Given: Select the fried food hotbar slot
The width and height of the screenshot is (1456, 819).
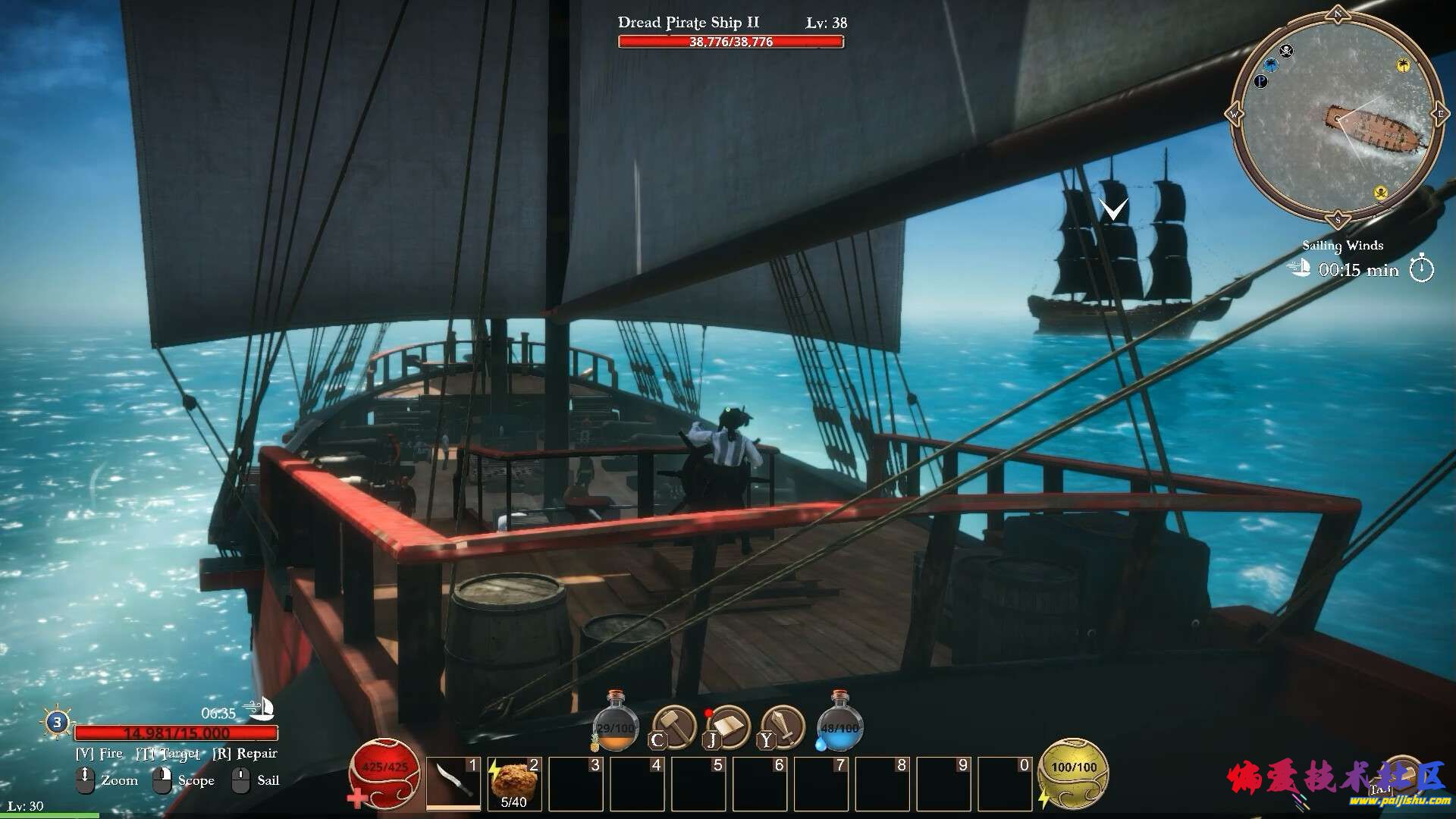Looking at the screenshot, I should coord(514,783).
